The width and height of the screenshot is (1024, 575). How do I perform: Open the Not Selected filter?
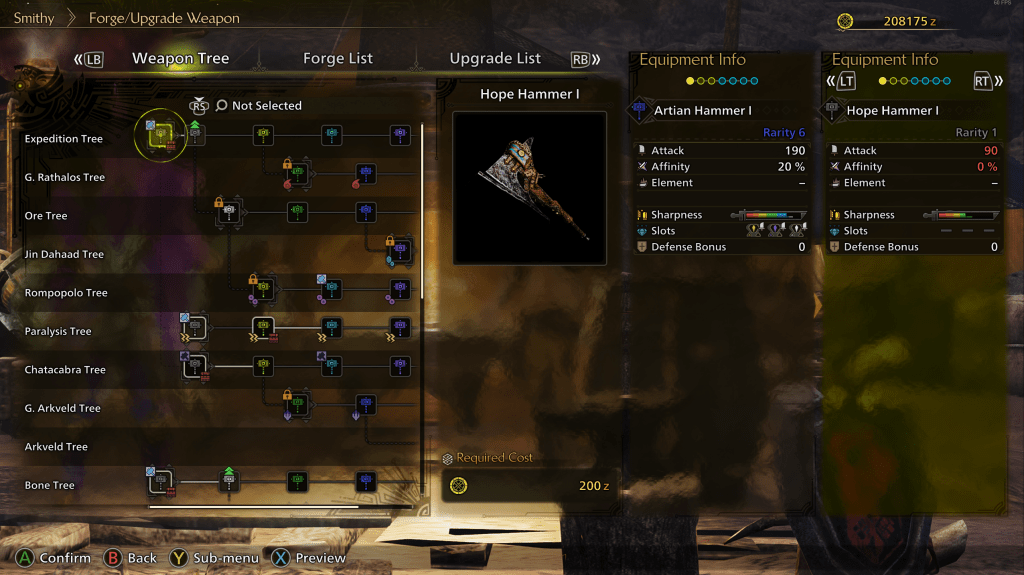point(266,106)
